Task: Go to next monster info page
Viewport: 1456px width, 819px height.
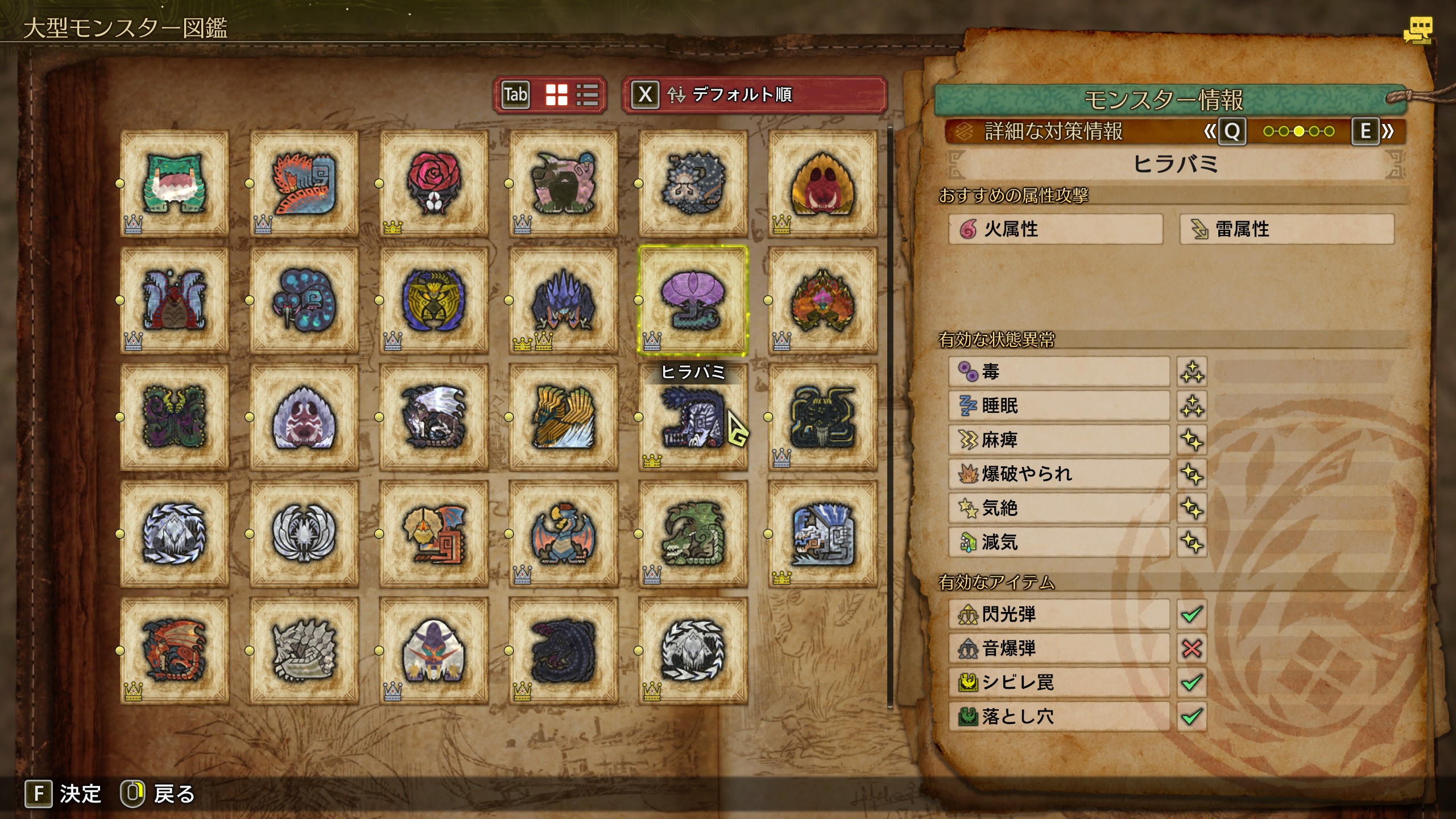Action: point(1366,131)
